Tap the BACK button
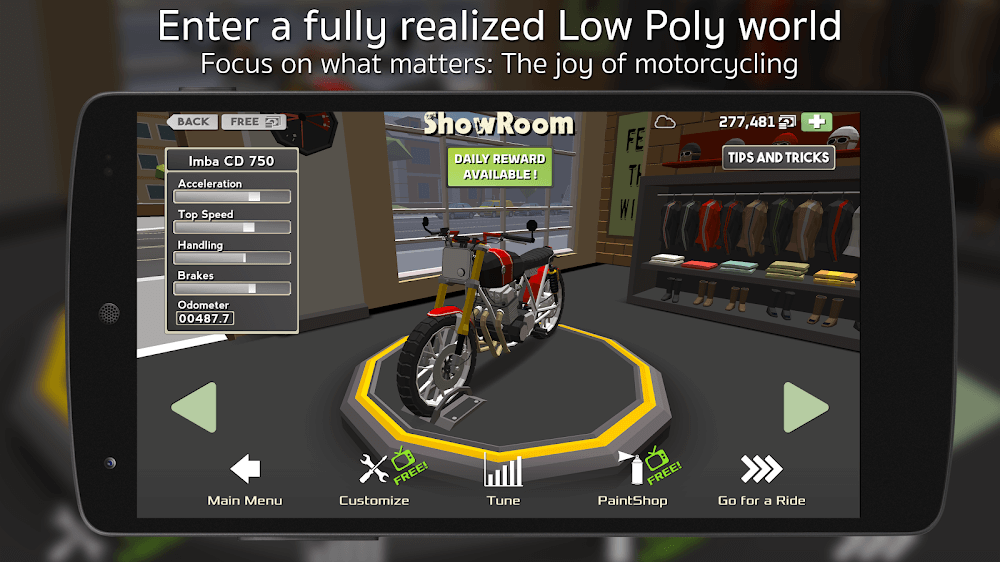 point(193,122)
